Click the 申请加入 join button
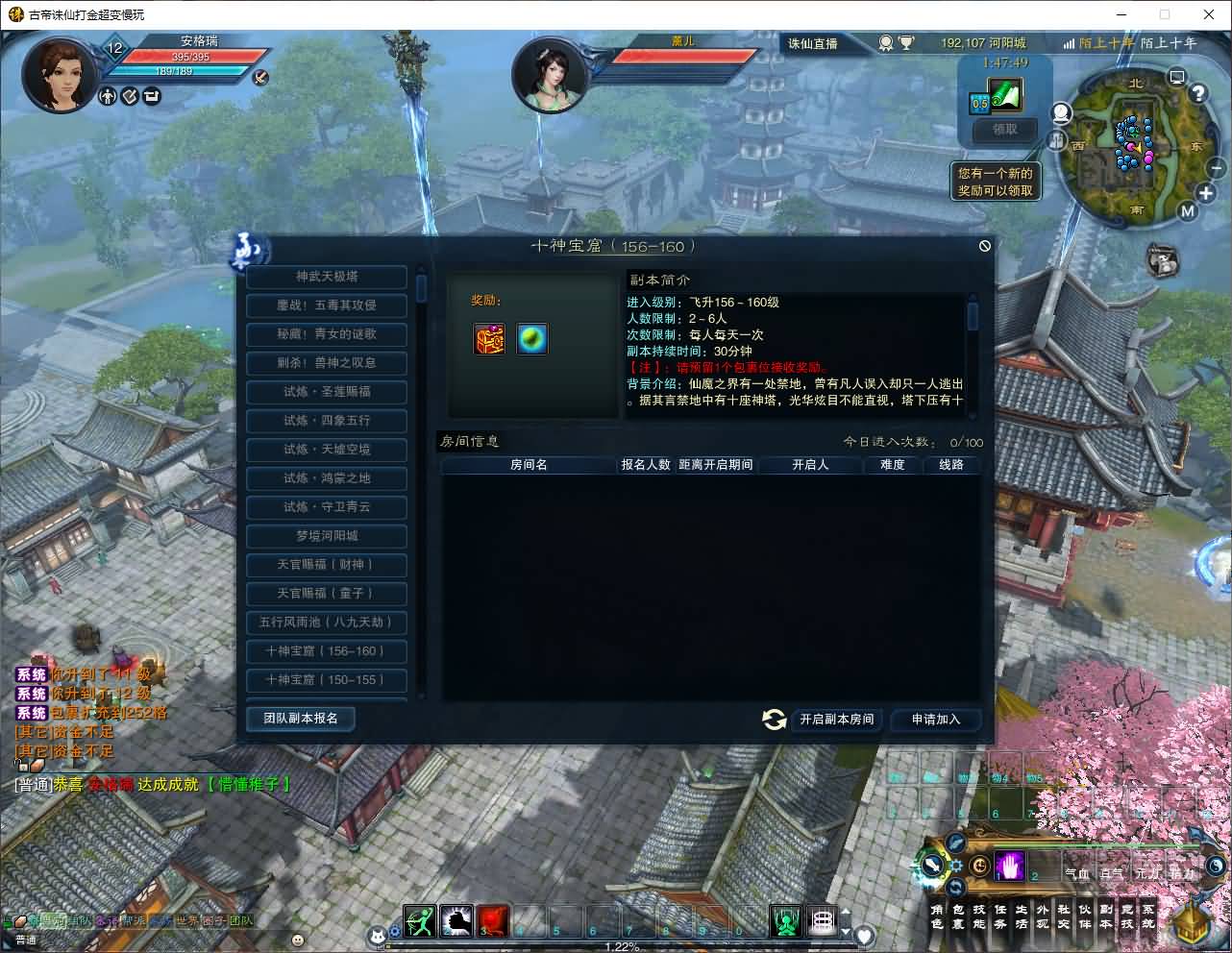Image resolution: width=1232 pixels, height=953 pixels. coord(936,720)
